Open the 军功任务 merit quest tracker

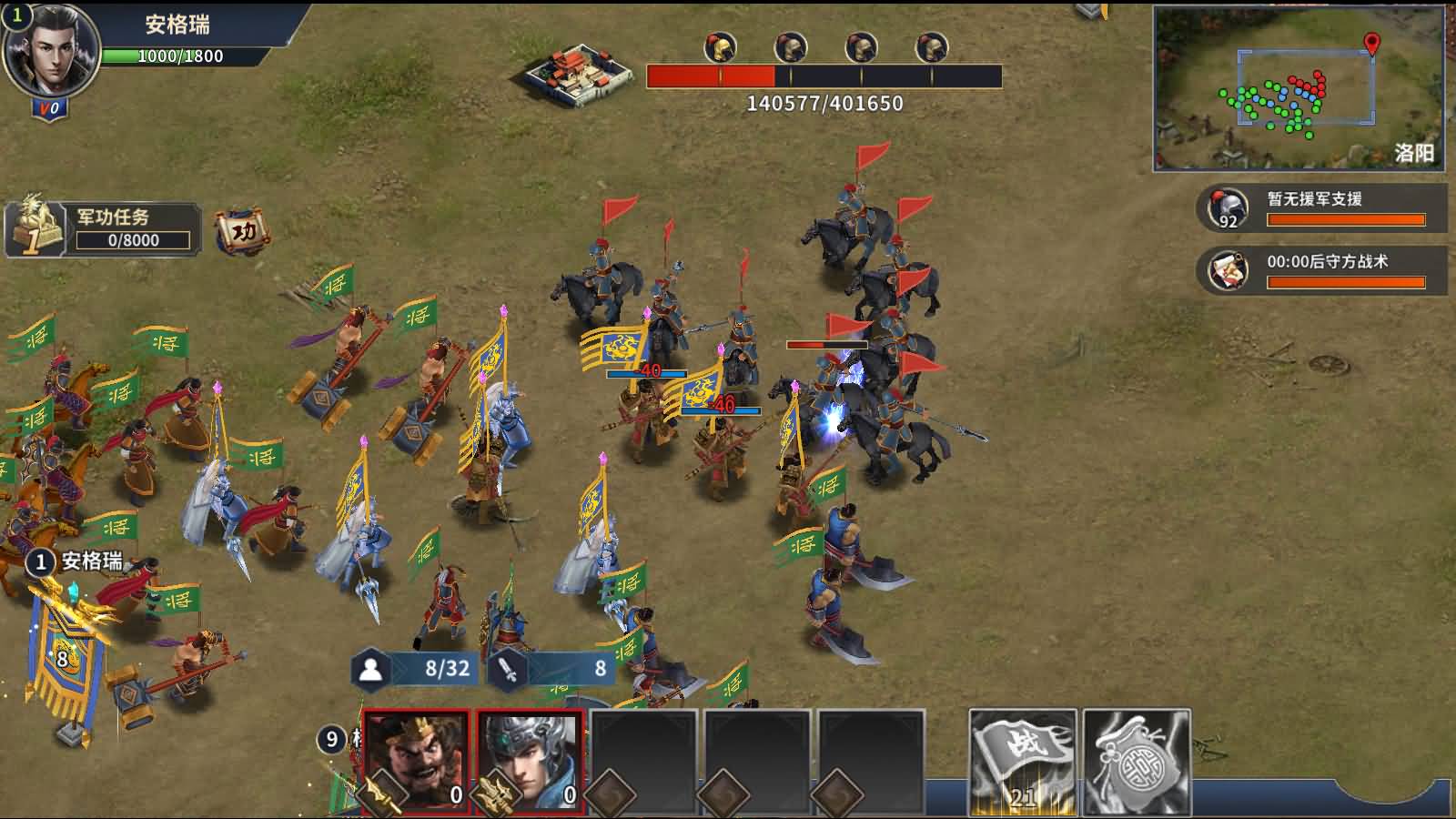tap(103, 228)
